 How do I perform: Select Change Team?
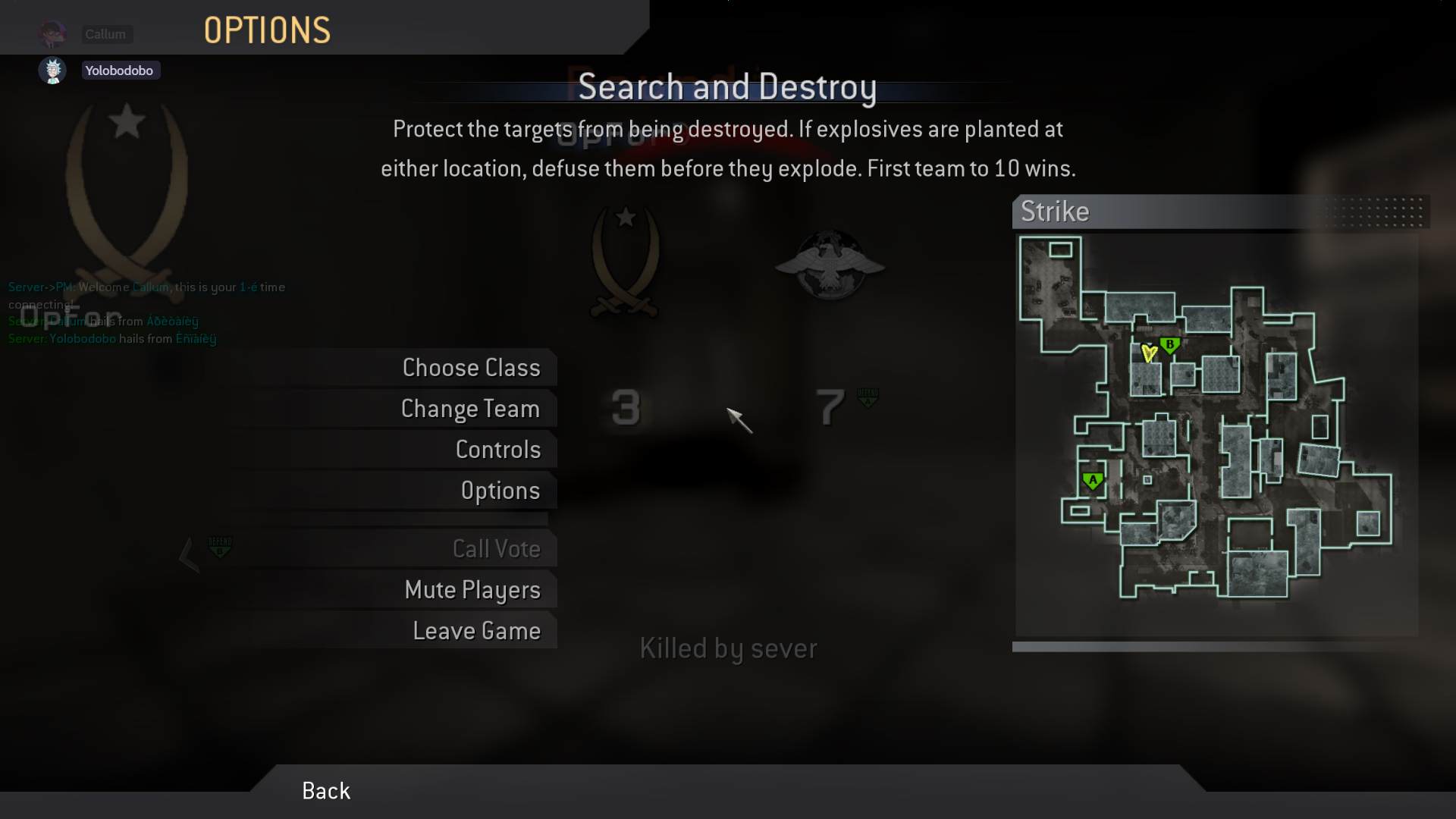tap(469, 408)
